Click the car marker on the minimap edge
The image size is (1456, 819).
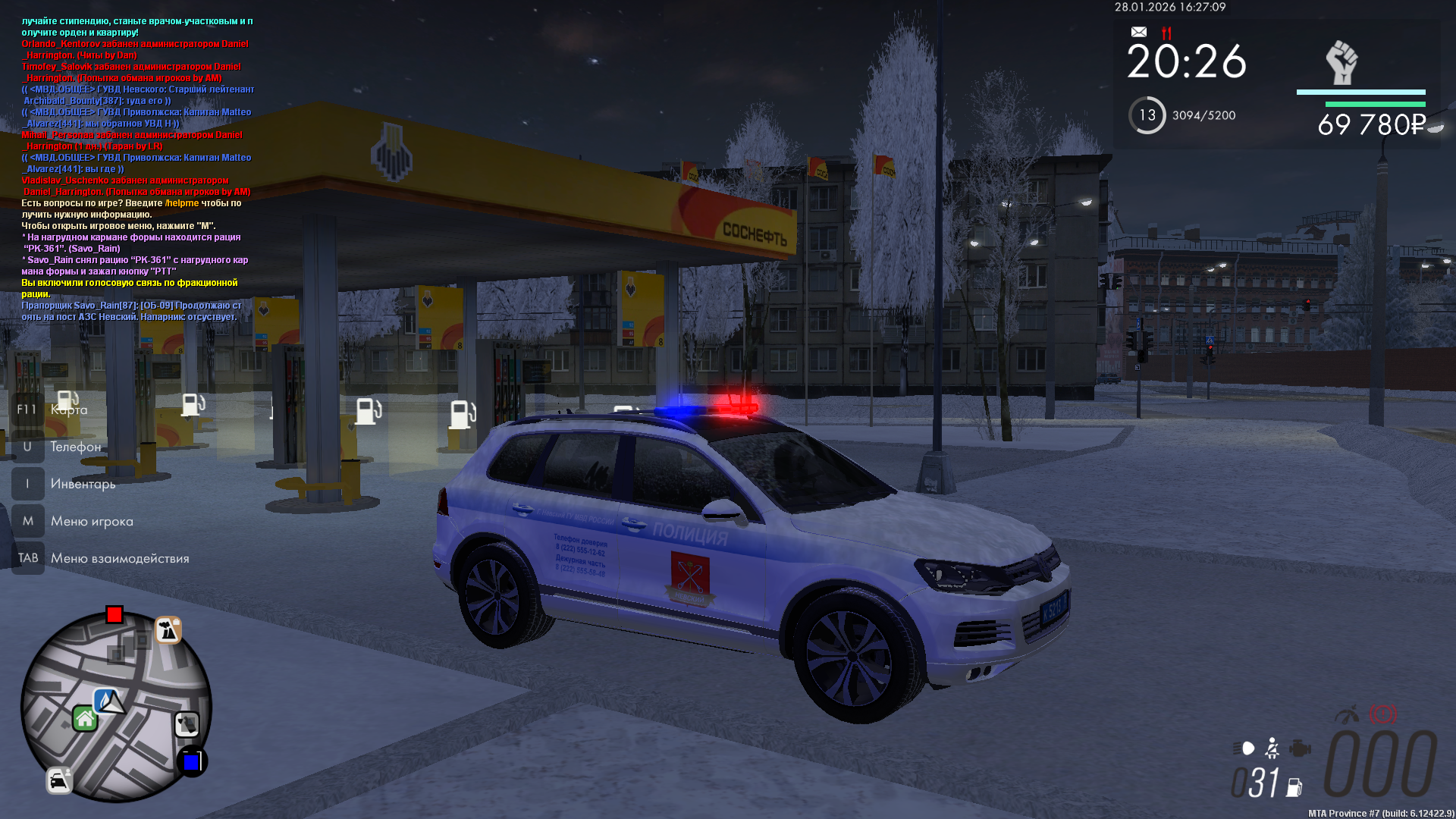pos(59,780)
